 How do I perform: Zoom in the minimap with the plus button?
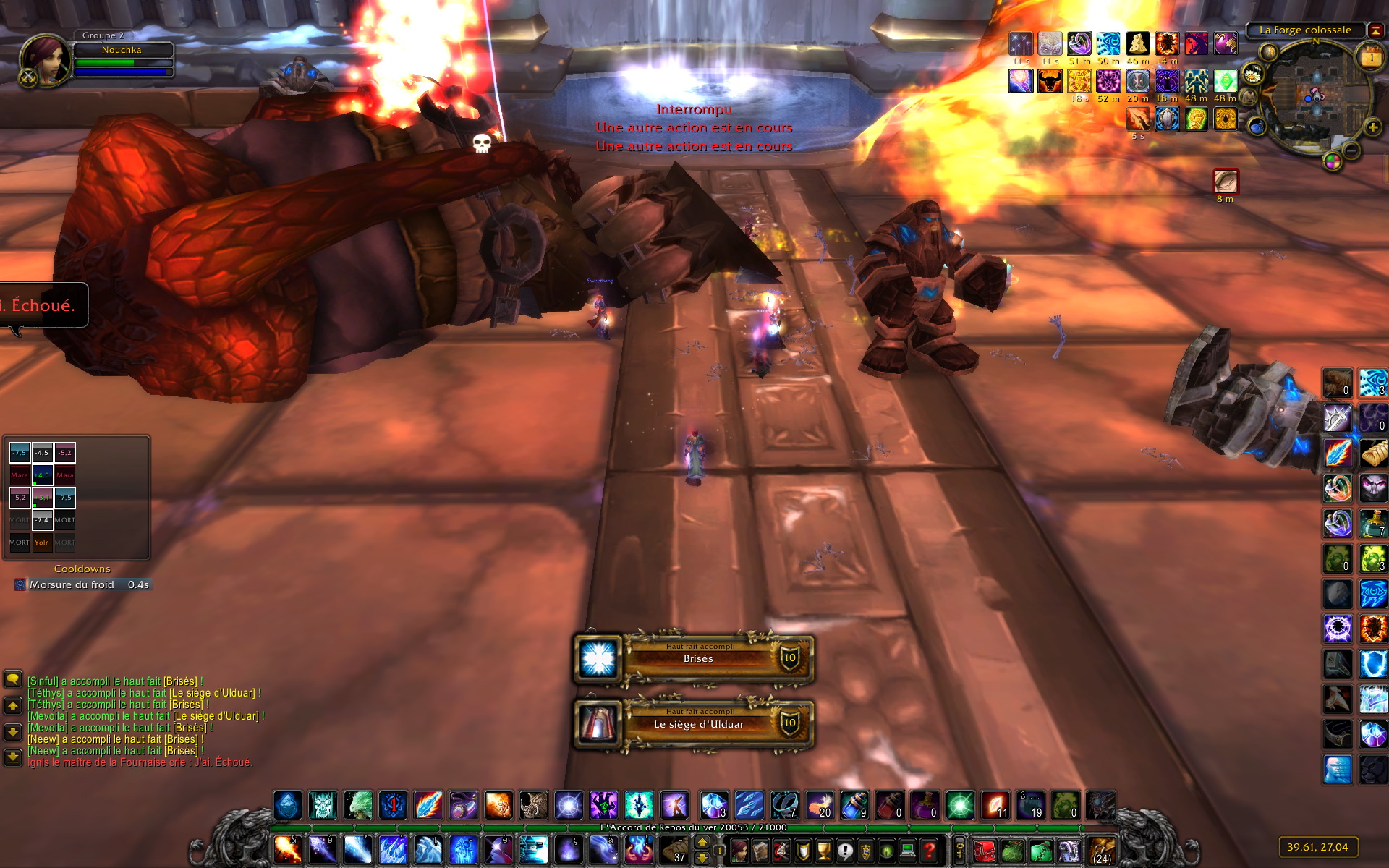1372,128
